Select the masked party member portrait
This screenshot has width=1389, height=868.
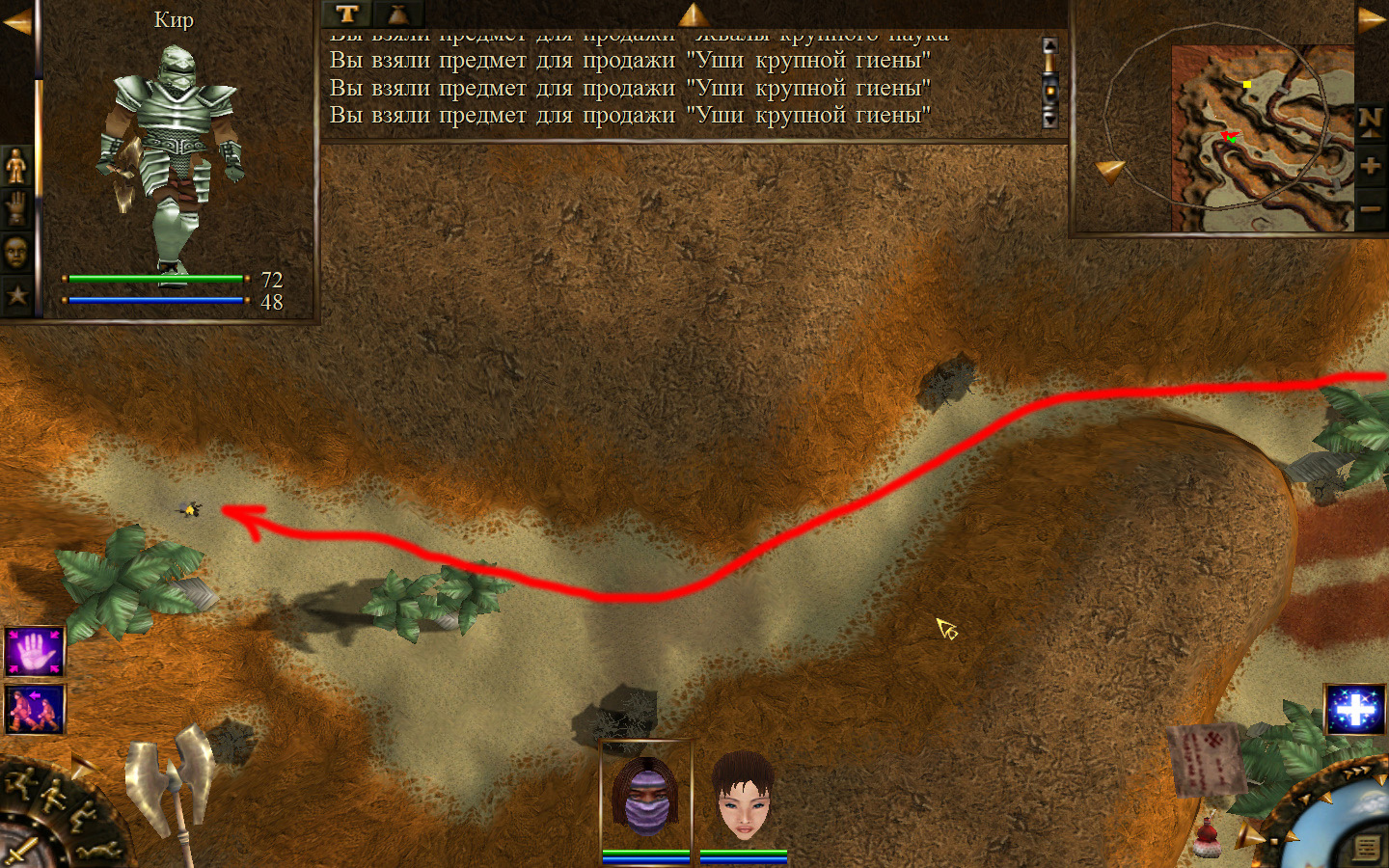[646, 797]
